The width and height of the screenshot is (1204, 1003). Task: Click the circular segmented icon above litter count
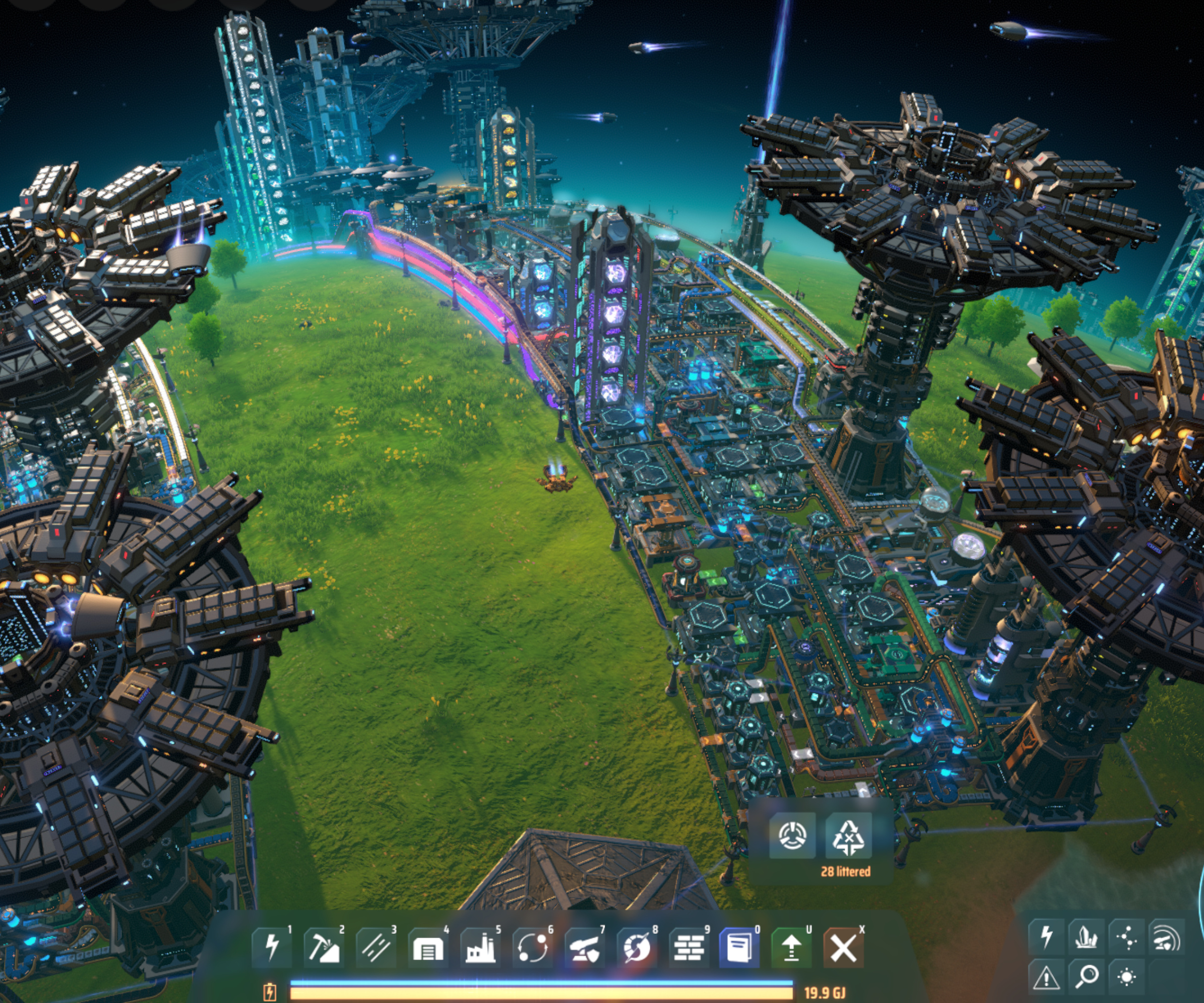click(792, 835)
